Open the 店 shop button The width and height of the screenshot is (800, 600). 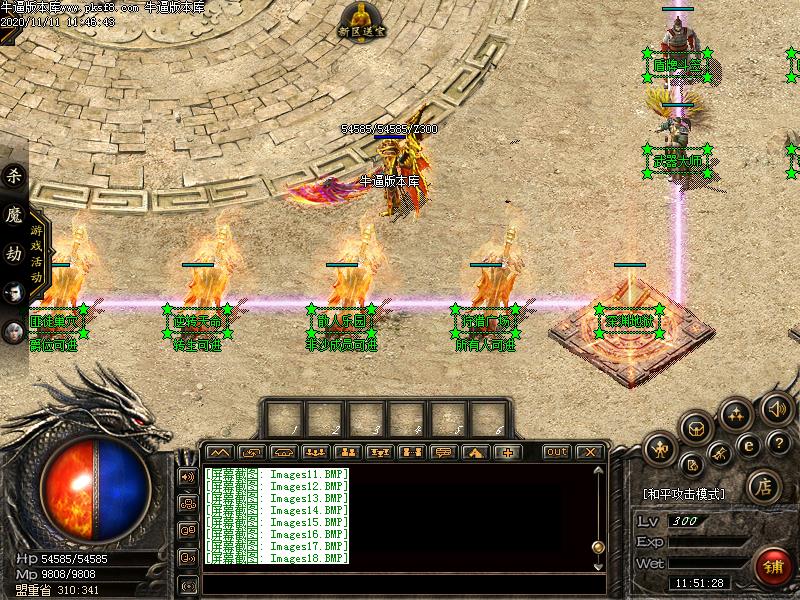click(x=763, y=487)
